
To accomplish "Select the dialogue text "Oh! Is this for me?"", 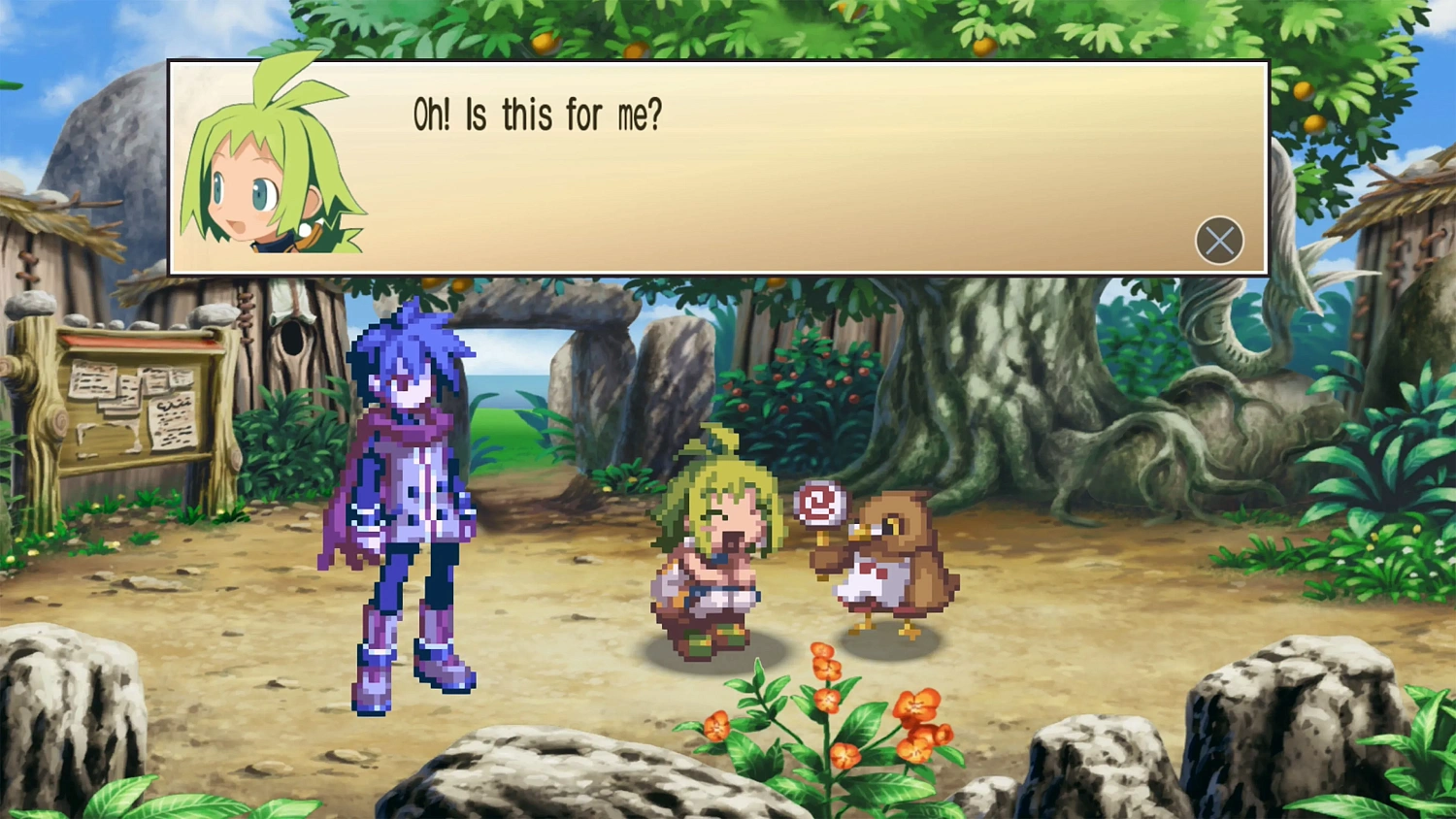I will pos(538,114).
